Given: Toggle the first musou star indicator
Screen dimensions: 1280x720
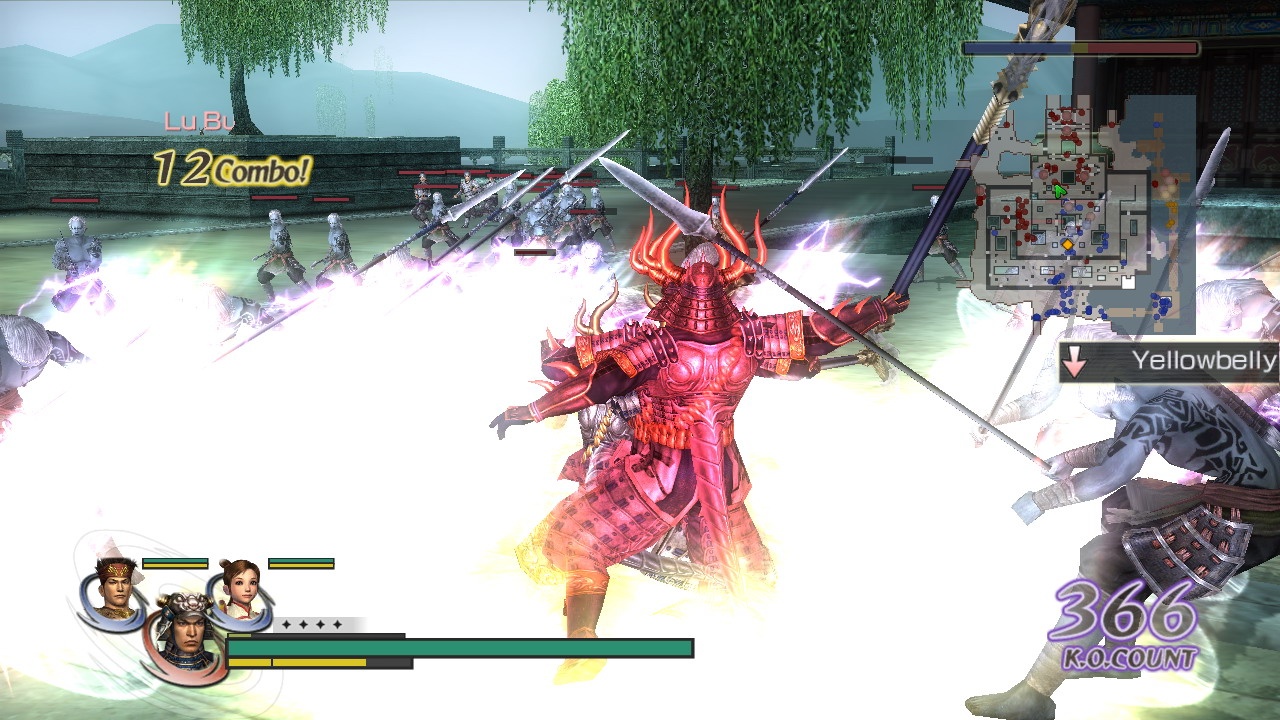Looking at the screenshot, I should (288, 625).
